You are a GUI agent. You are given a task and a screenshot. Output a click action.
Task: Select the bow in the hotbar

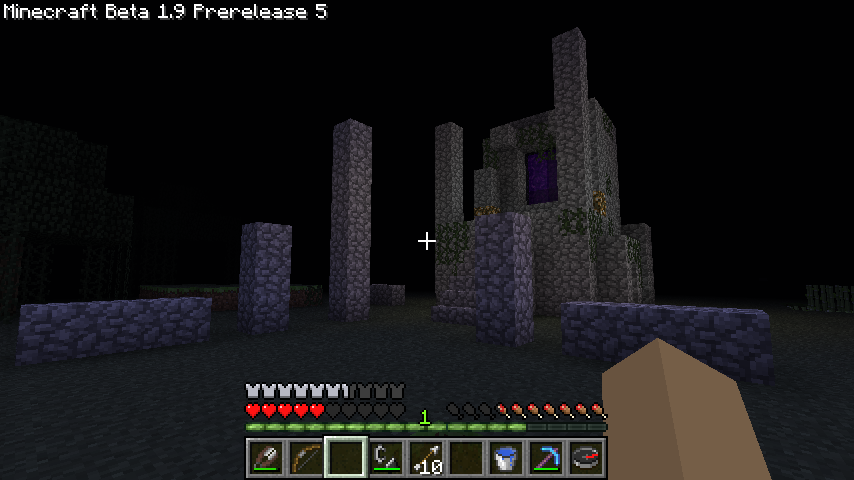tap(306, 458)
